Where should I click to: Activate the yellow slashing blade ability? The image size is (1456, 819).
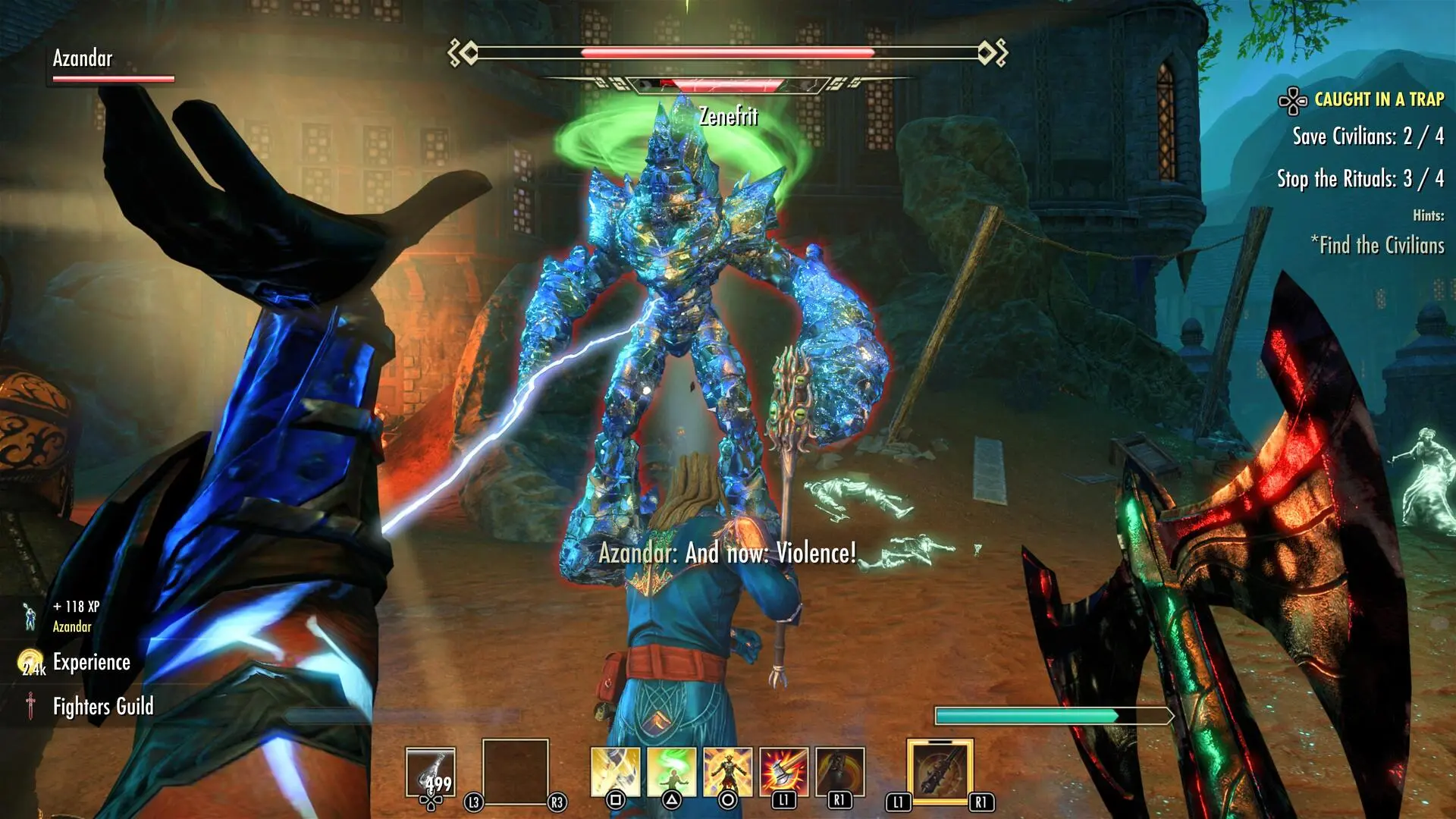615,772
